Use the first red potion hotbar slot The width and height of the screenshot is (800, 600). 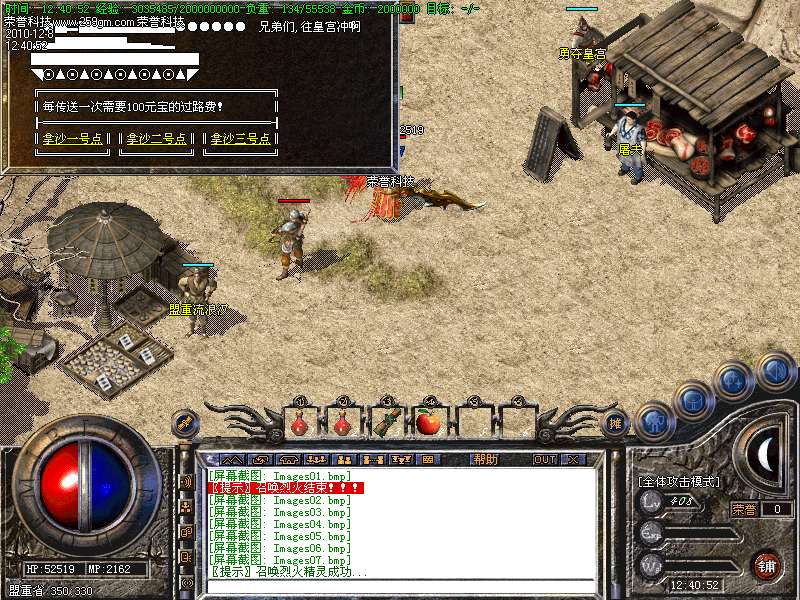[299, 423]
